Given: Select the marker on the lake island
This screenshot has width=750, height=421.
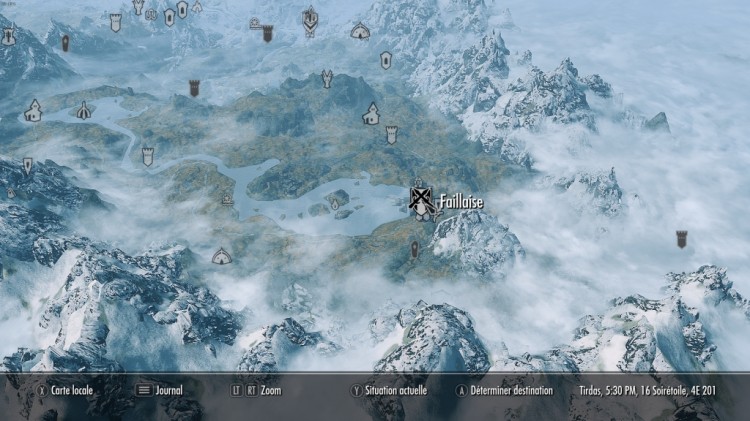Looking at the screenshot, I should (335, 204).
